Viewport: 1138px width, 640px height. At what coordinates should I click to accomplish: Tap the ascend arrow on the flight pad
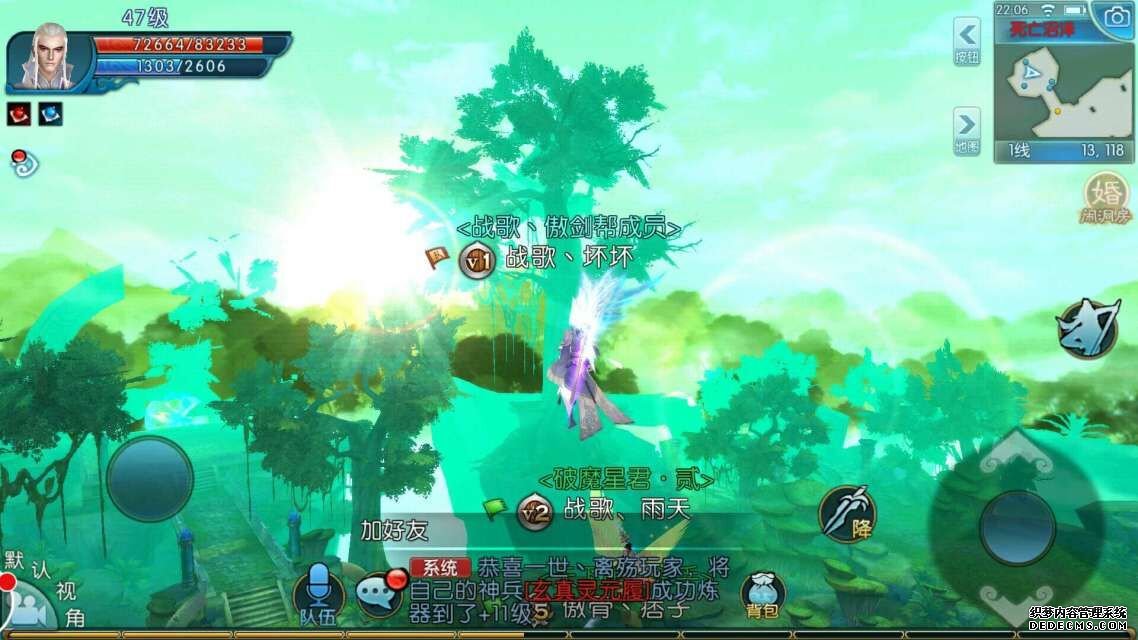pos(1017,460)
